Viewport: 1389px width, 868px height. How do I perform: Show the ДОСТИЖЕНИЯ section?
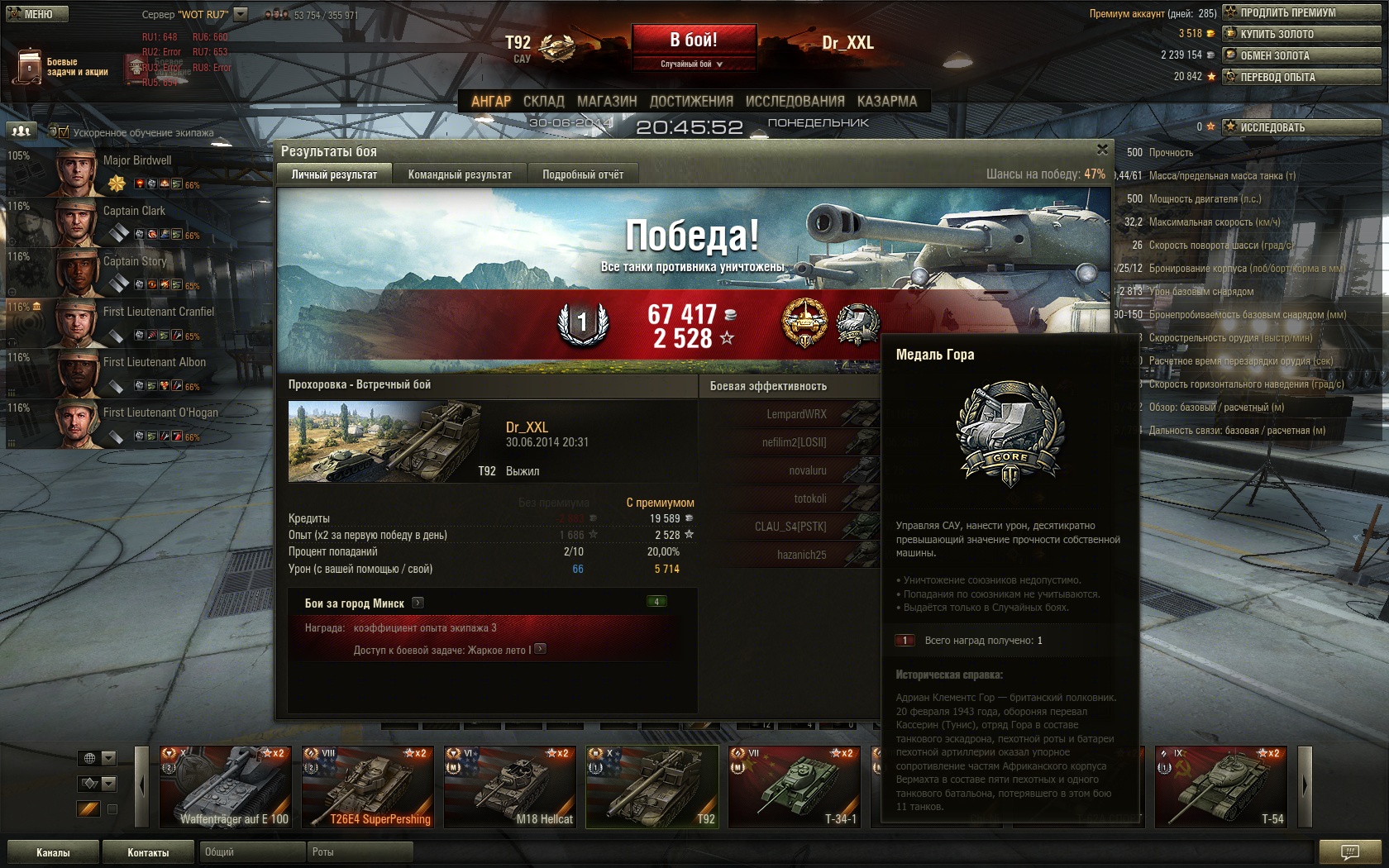(691, 101)
